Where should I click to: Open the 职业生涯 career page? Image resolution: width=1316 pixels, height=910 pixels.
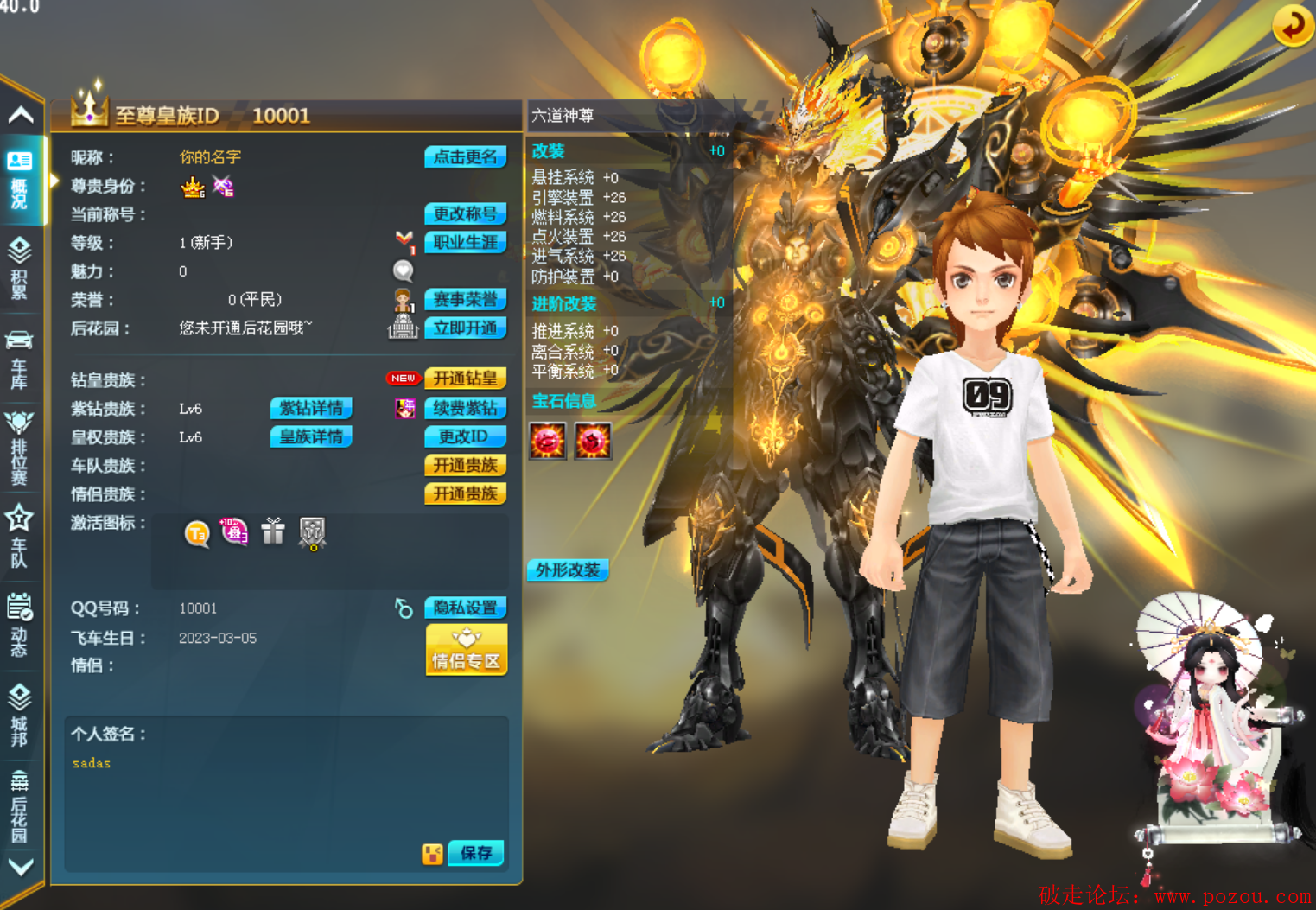click(465, 243)
